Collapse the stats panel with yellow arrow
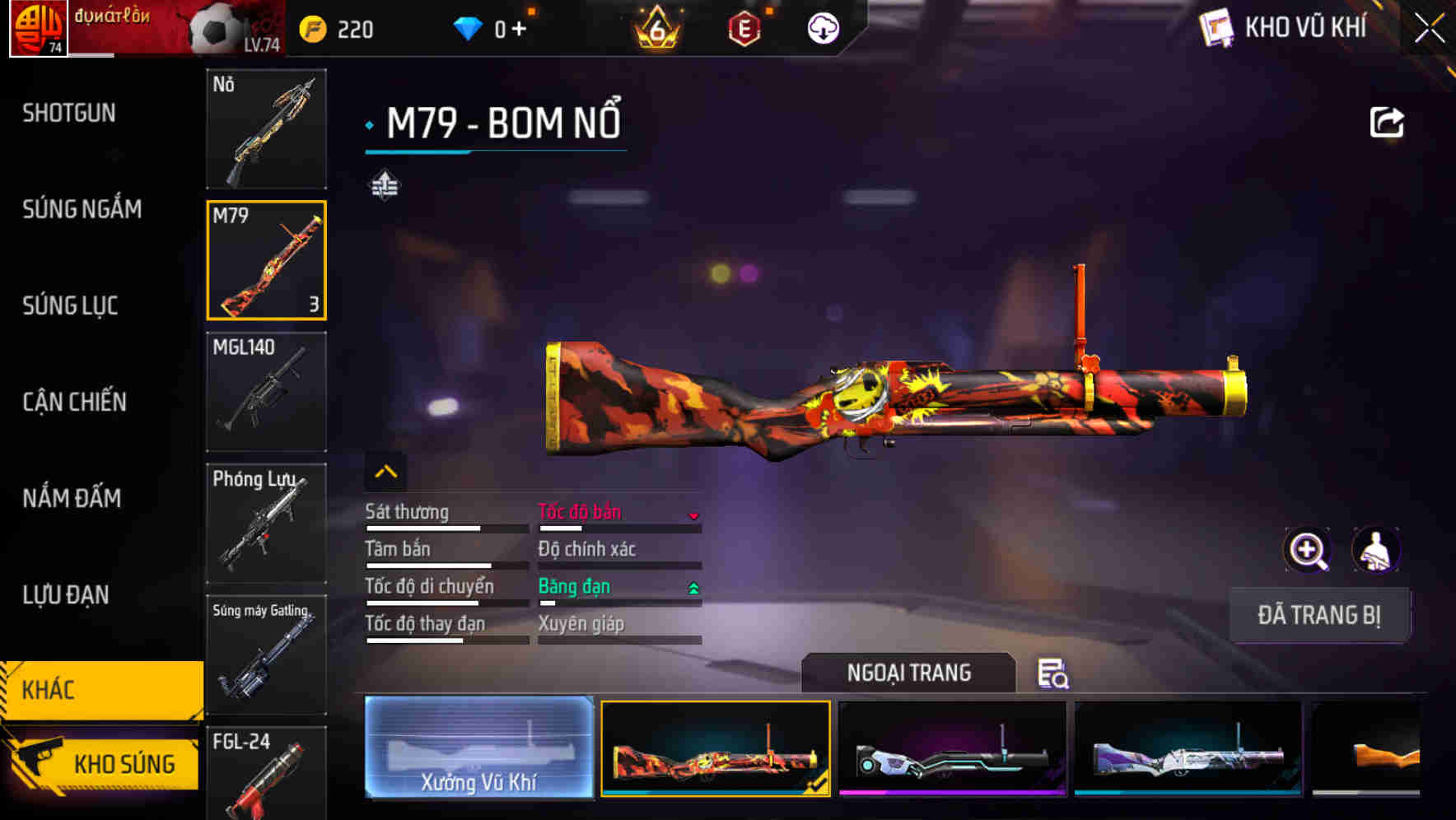Image resolution: width=1456 pixels, height=820 pixels. pyautogui.click(x=385, y=471)
